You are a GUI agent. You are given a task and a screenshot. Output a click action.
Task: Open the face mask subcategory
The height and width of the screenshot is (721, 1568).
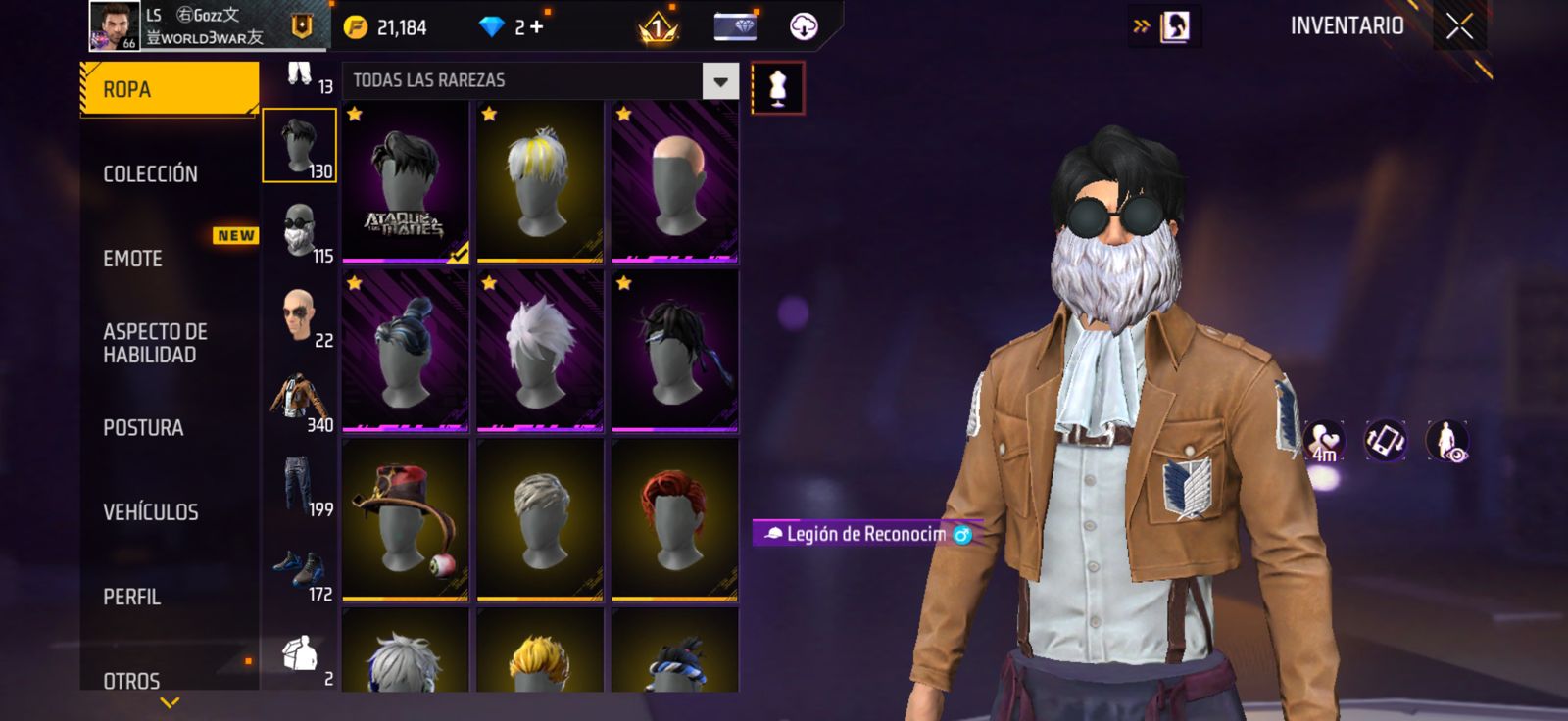[300, 231]
